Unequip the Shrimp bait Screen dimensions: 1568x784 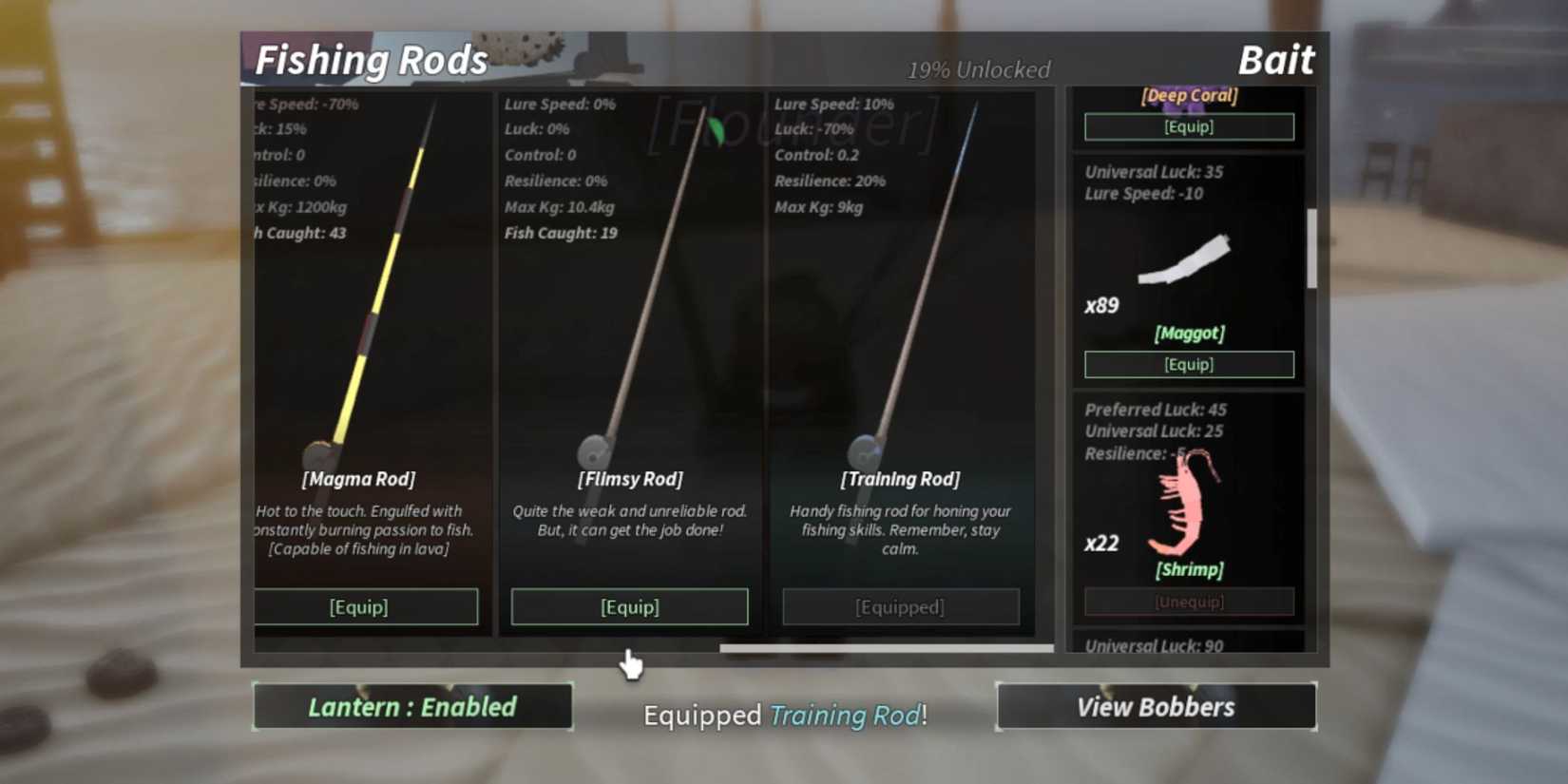(x=1189, y=601)
